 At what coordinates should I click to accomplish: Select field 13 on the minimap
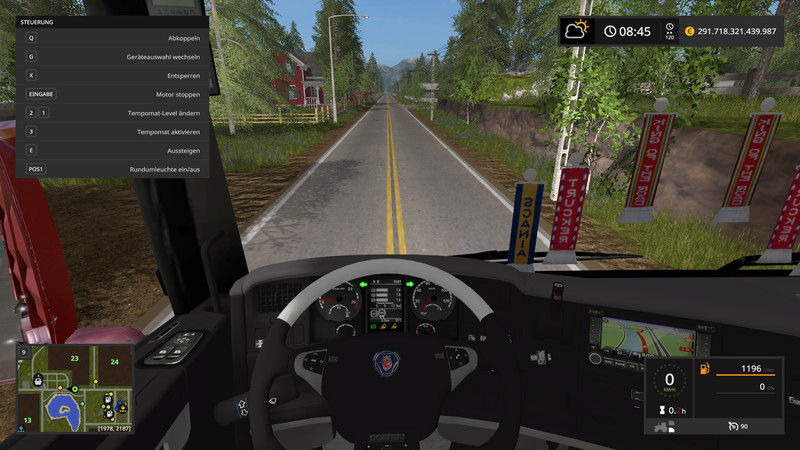28,420
